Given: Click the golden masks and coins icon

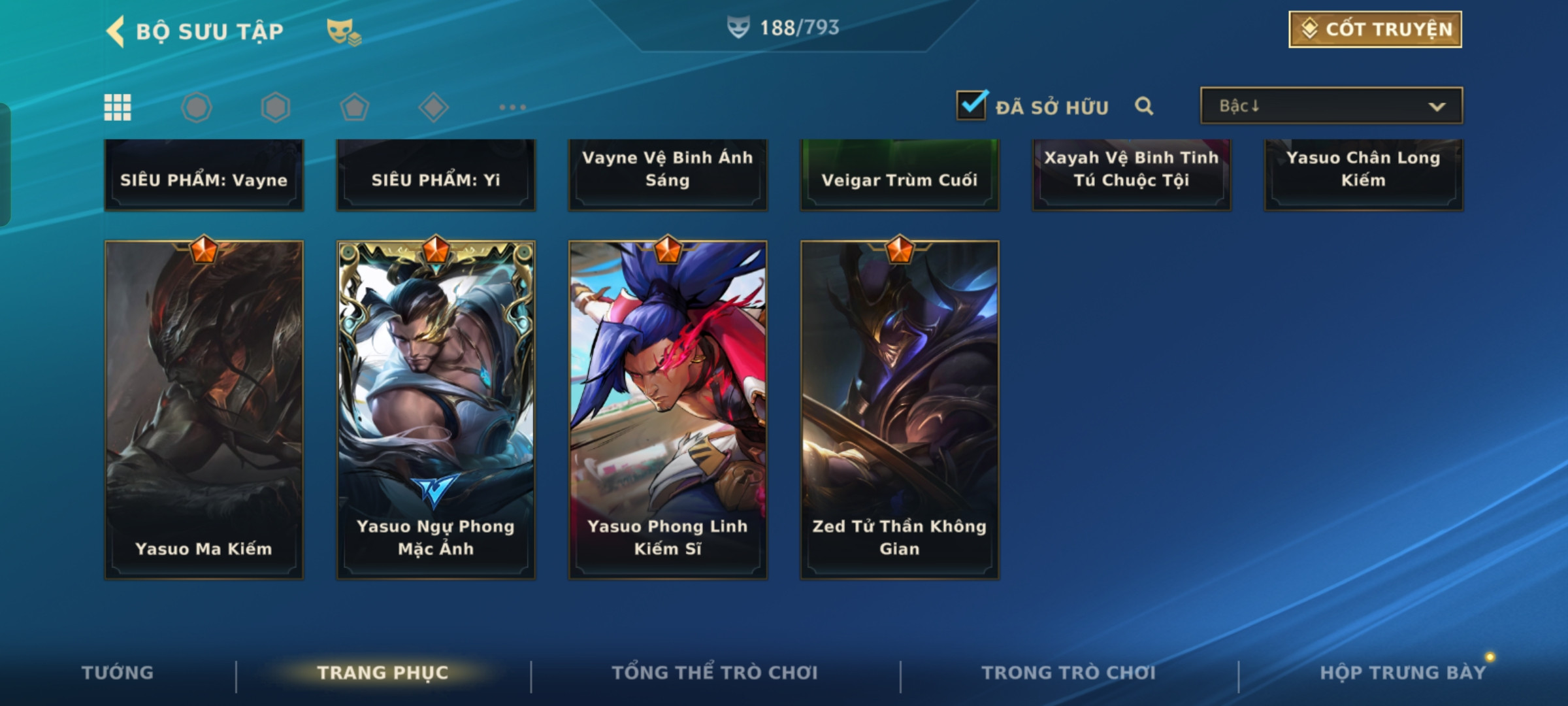Looking at the screenshot, I should click(x=344, y=31).
